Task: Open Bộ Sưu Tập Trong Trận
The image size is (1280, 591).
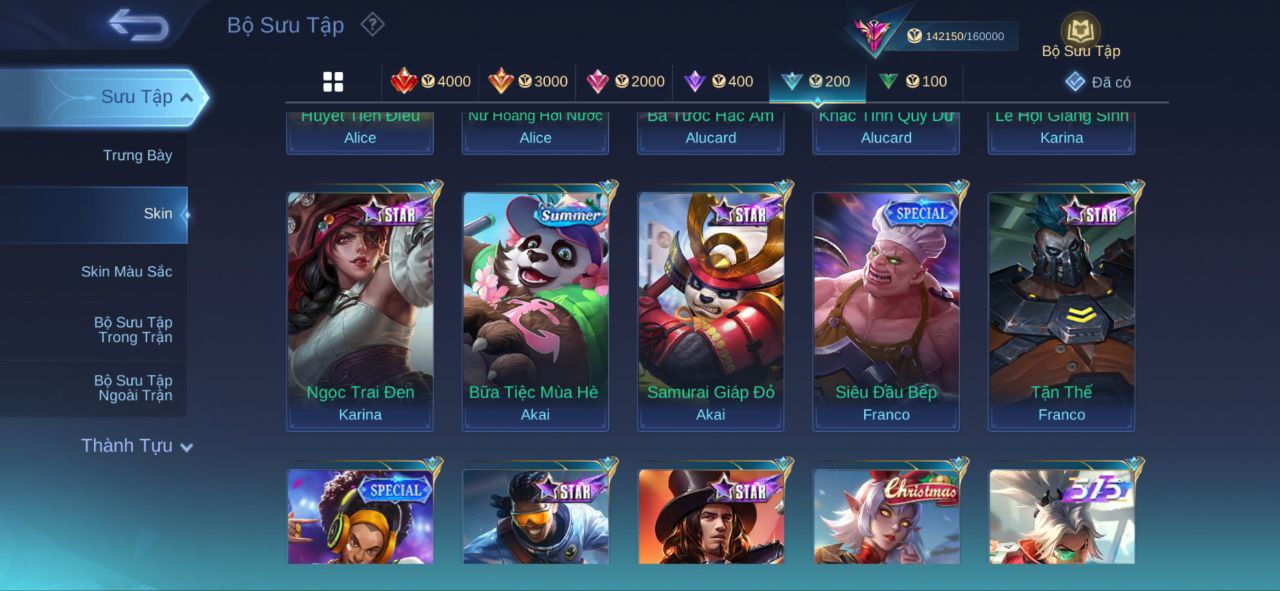Action: click(x=133, y=330)
